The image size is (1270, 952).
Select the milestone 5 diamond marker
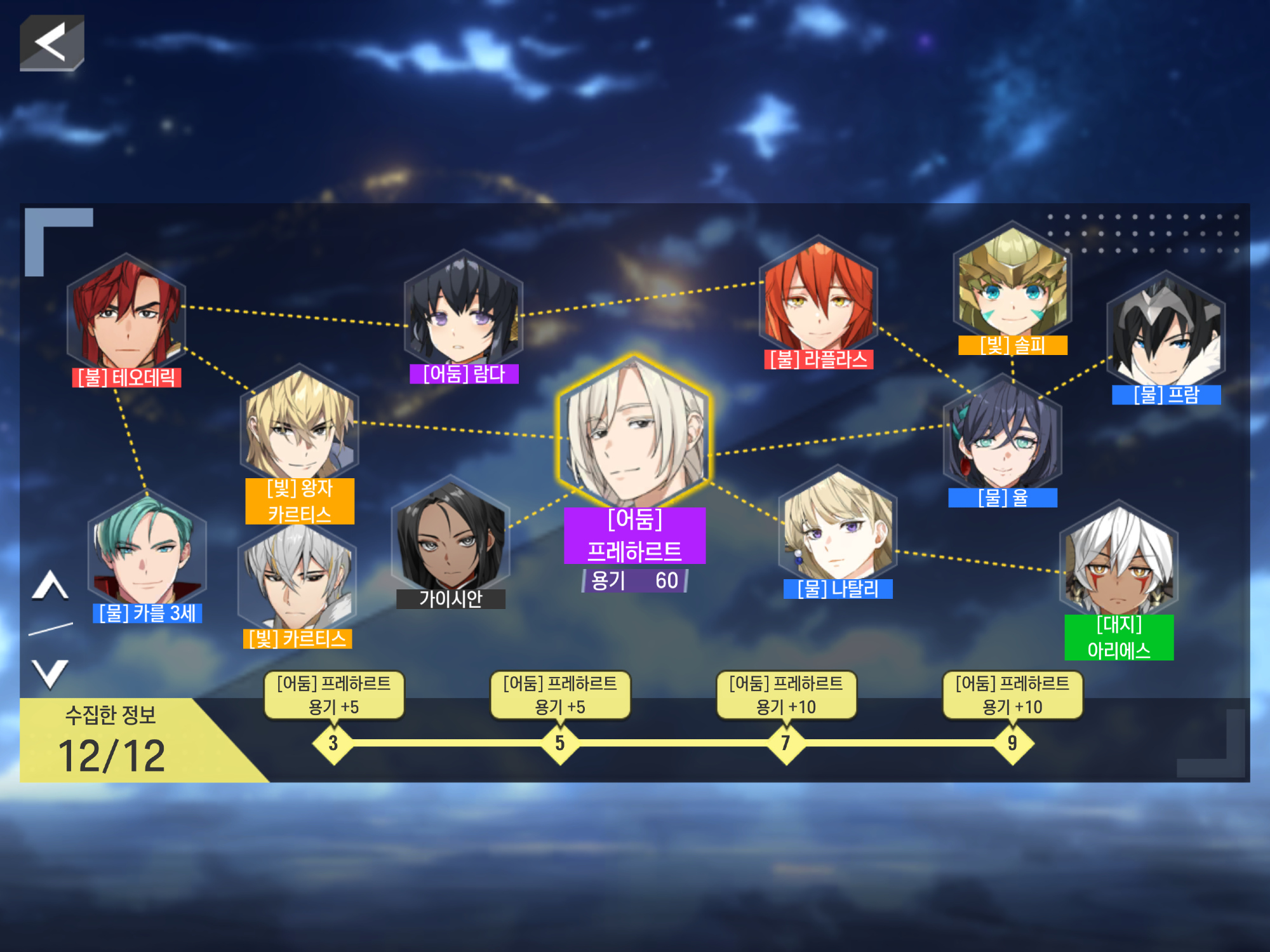pyautogui.click(x=559, y=742)
